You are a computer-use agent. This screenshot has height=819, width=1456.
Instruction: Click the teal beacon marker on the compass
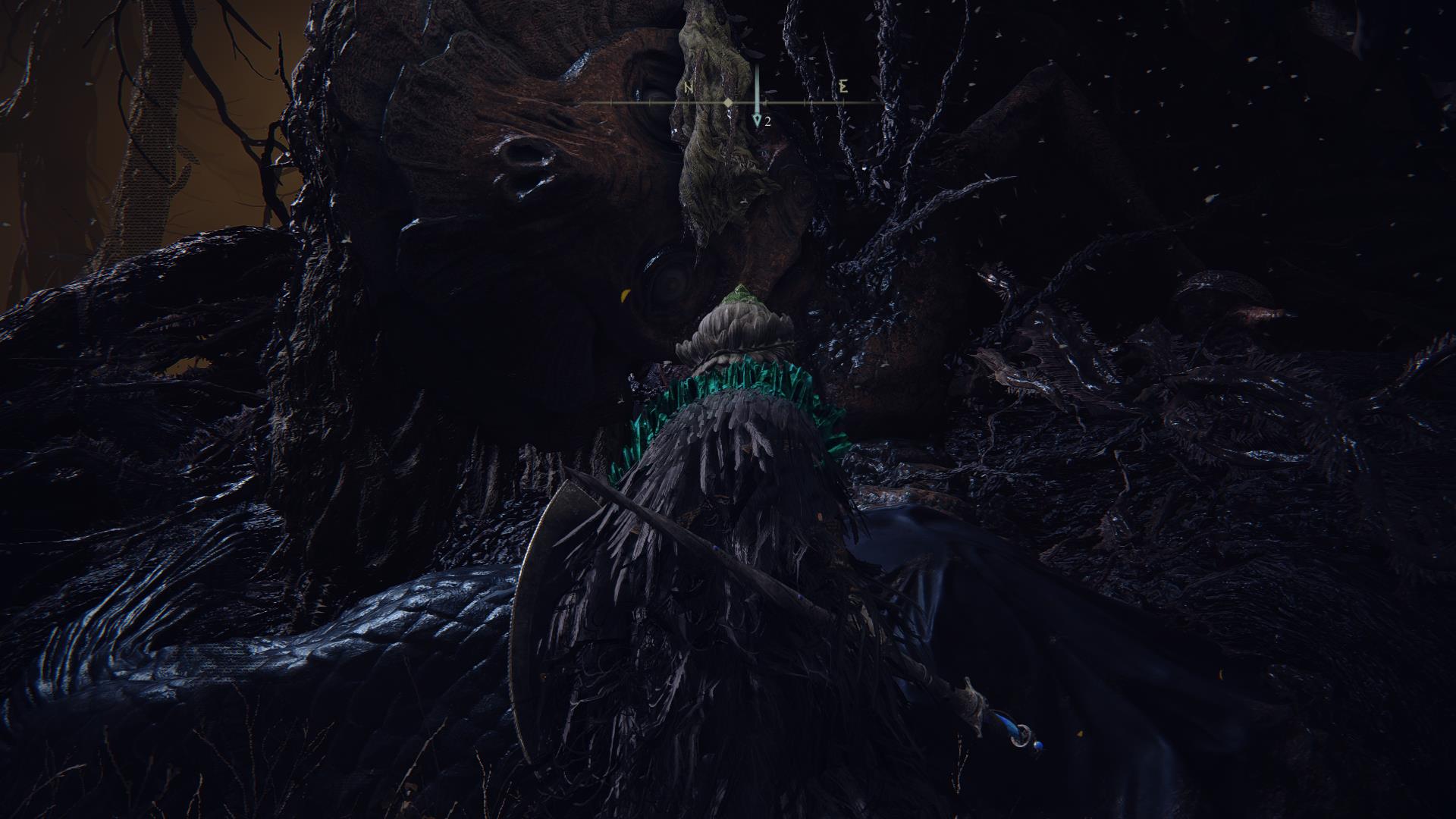tap(756, 120)
